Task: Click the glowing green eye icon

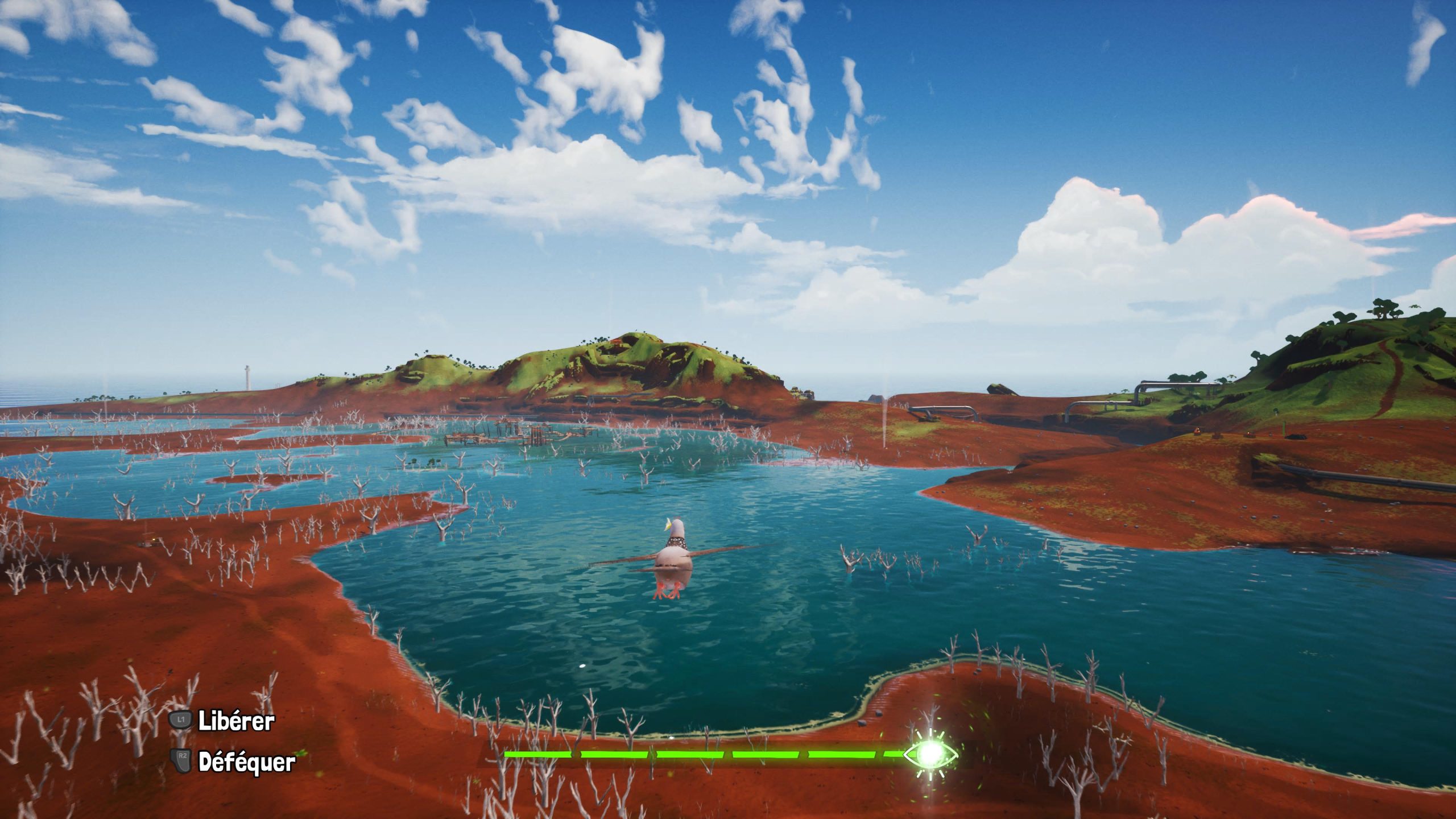Action: [x=931, y=754]
